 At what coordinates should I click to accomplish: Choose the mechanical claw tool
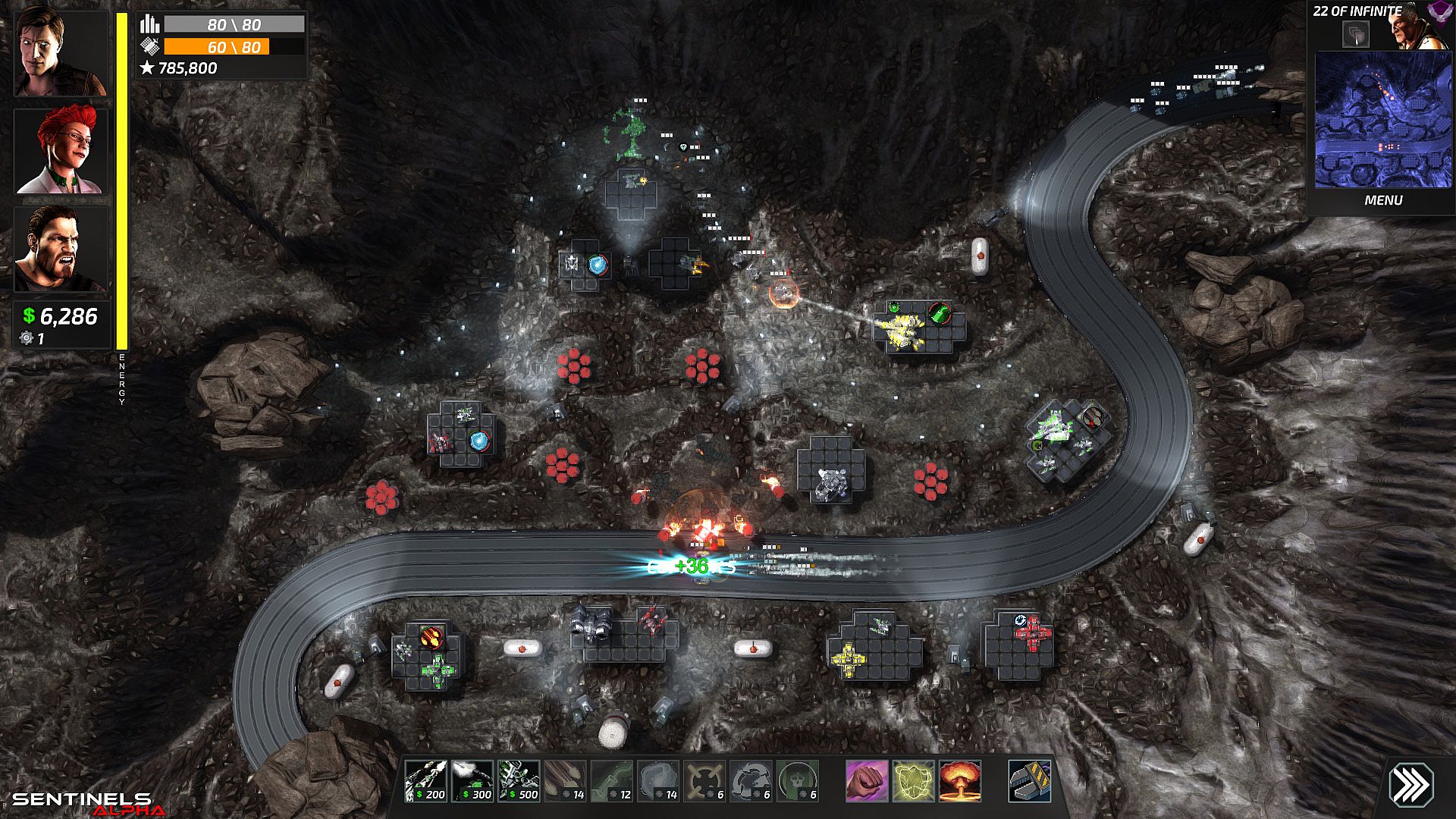click(x=1030, y=781)
